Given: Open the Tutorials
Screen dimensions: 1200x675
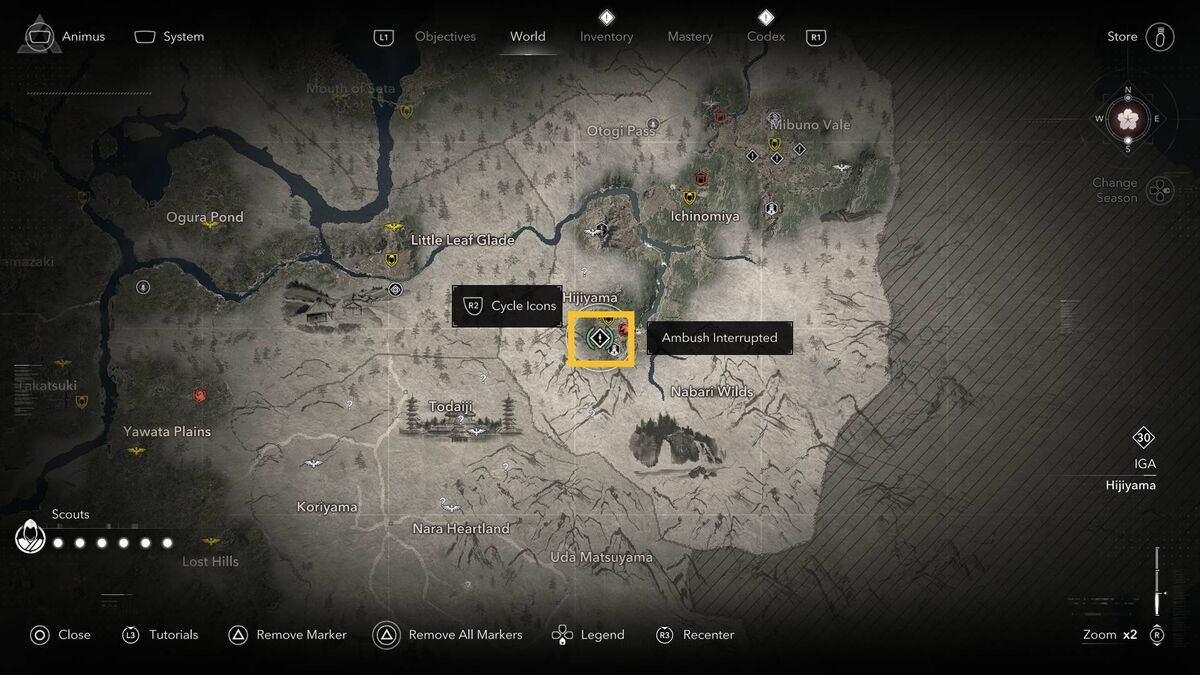Looking at the screenshot, I should click(160, 635).
